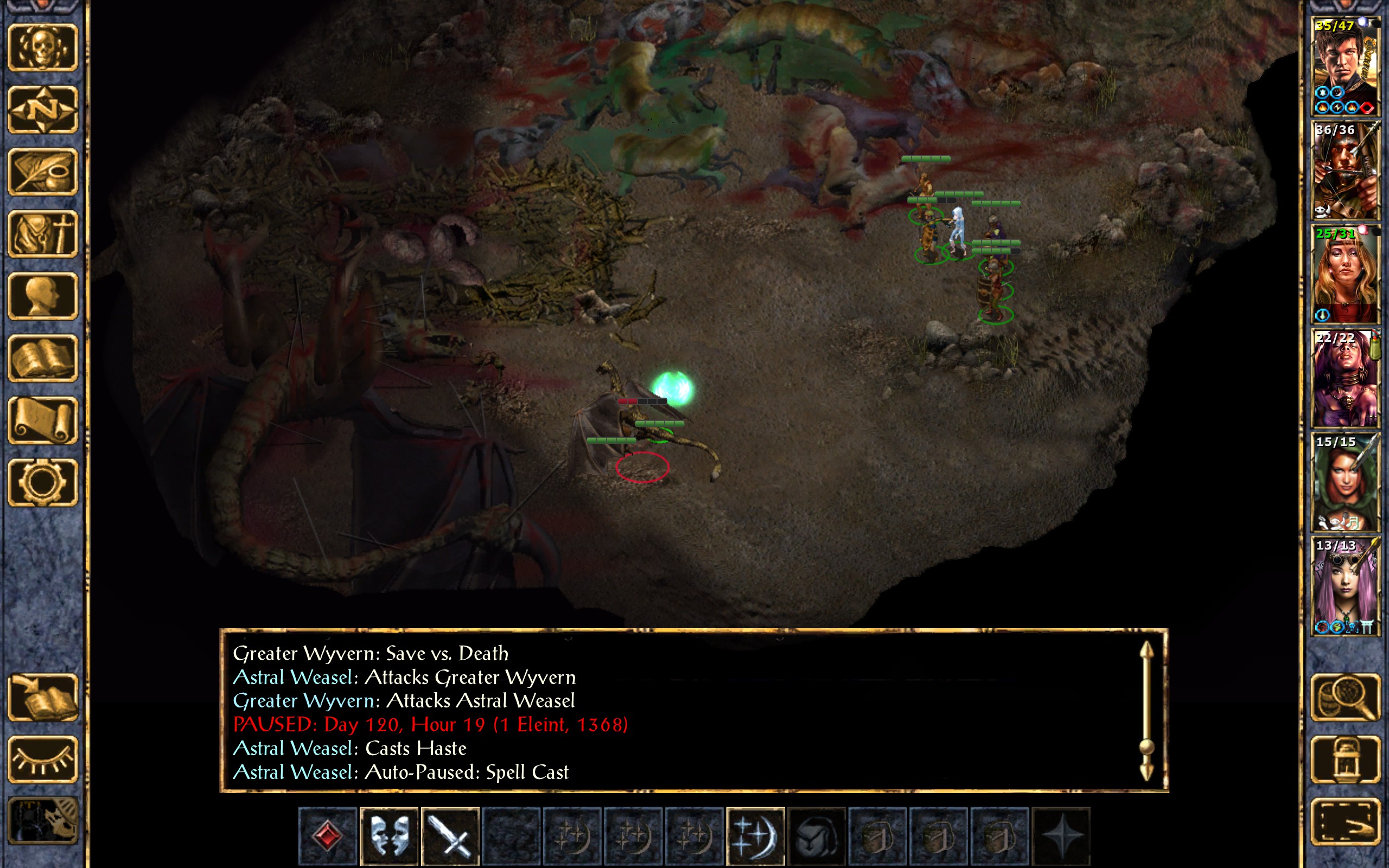Open the journal with the quill icon
This screenshot has width=1389, height=868.
(43, 171)
